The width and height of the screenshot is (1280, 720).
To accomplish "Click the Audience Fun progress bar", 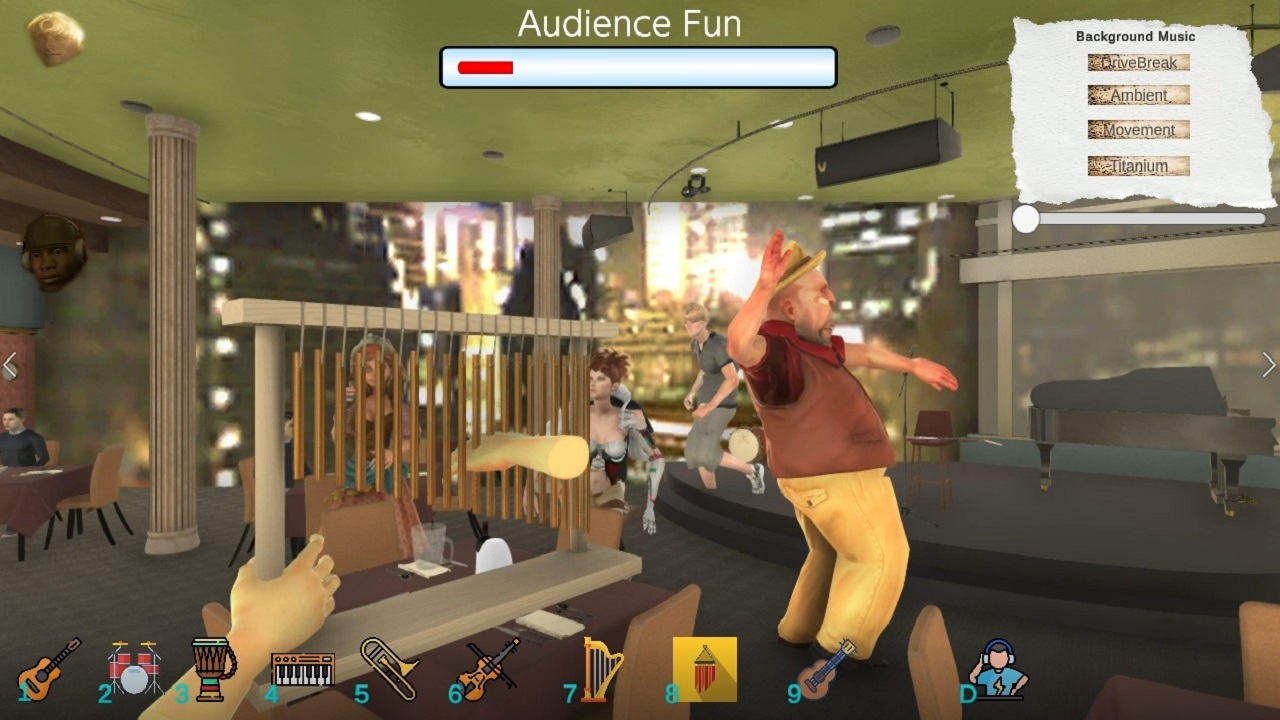I will click(x=637, y=66).
